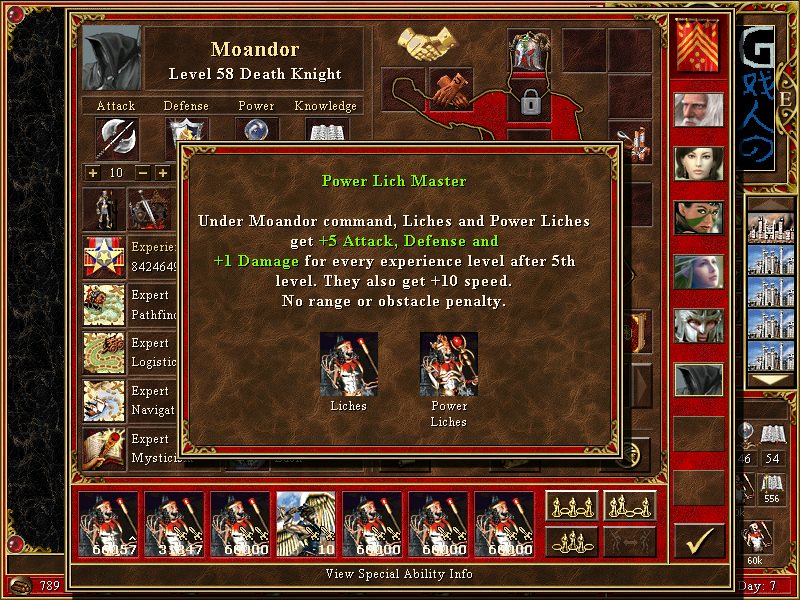View the Expert Mysticism skill
This screenshot has height=600, width=800.
tap(104, 448)
